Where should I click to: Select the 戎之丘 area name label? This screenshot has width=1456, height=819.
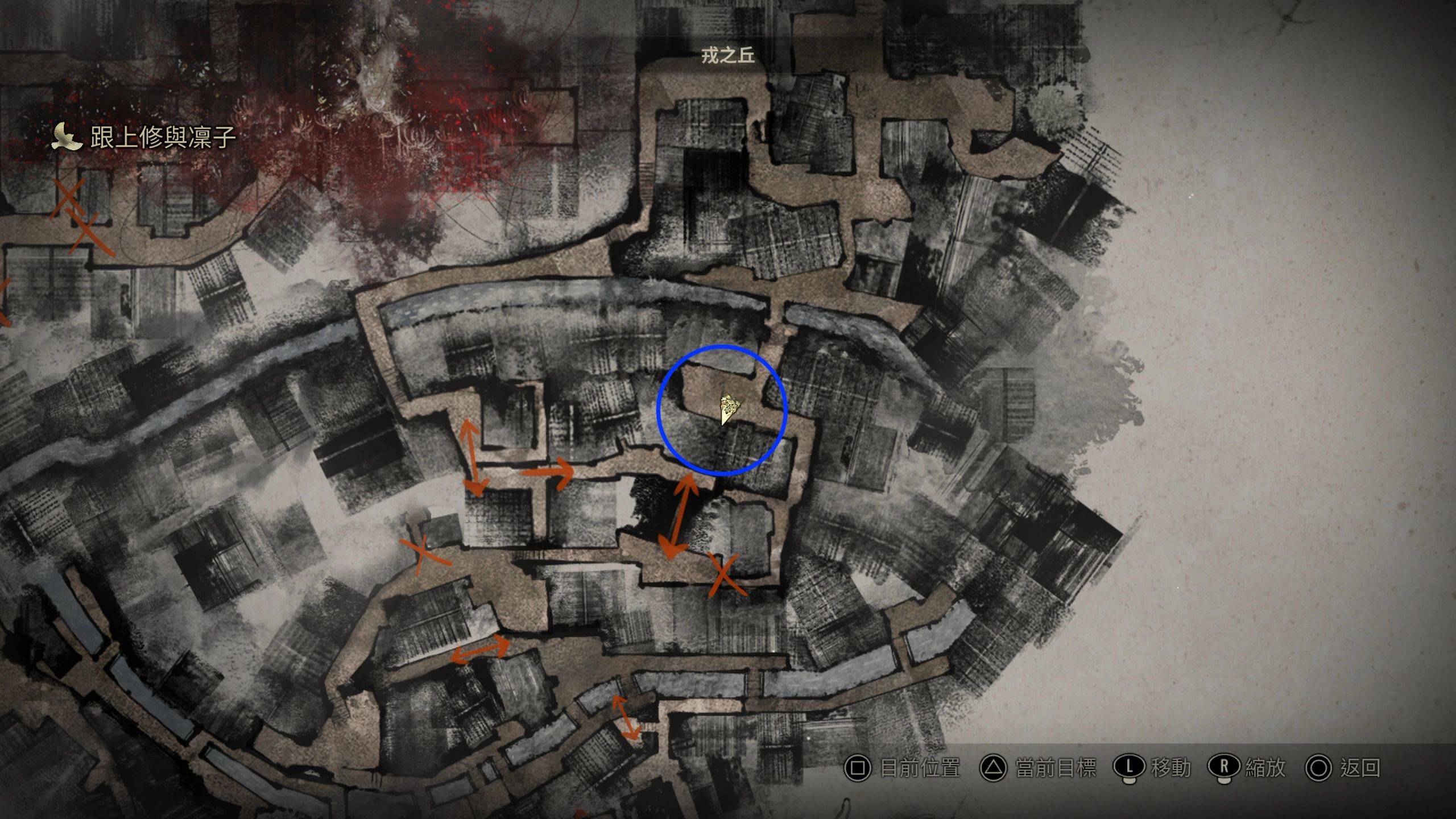727,56
